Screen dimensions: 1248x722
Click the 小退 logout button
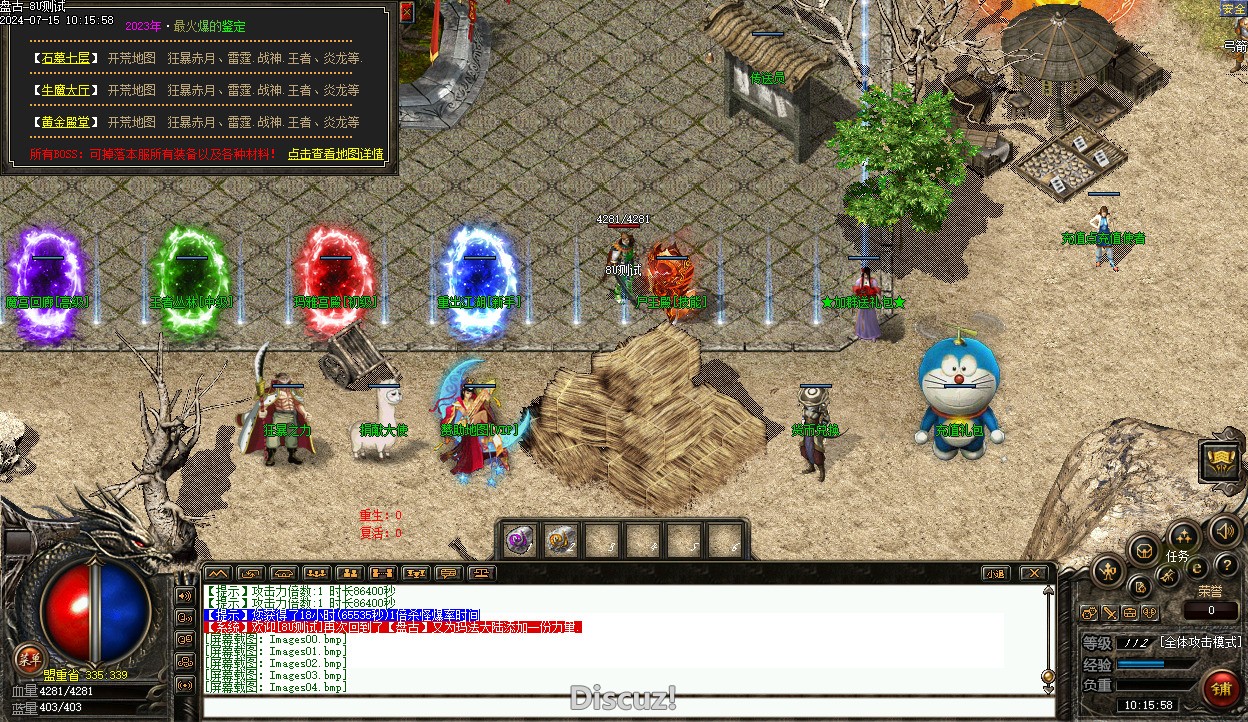click(994, 573)
